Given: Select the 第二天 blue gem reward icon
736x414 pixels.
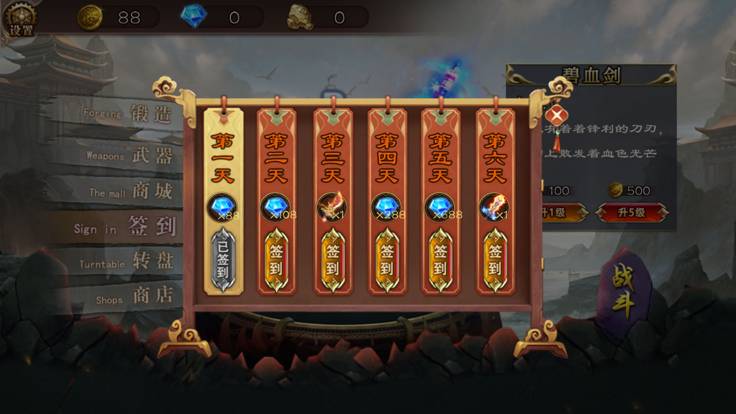Looking at the screenshot, I should [277, 206].
